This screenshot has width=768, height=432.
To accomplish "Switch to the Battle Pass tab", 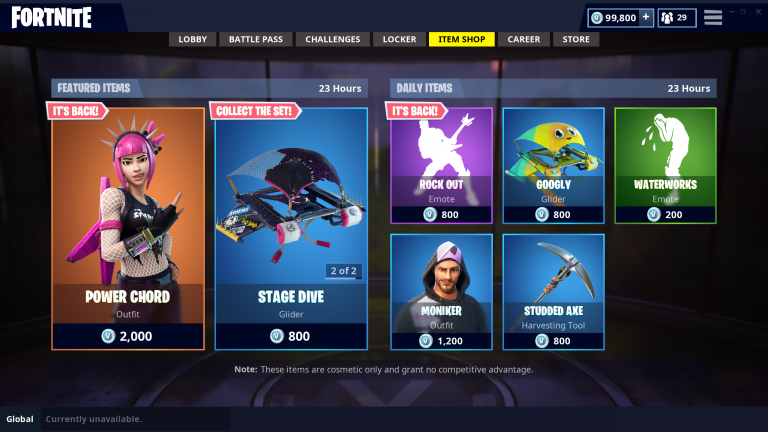I will coord(256,40).
